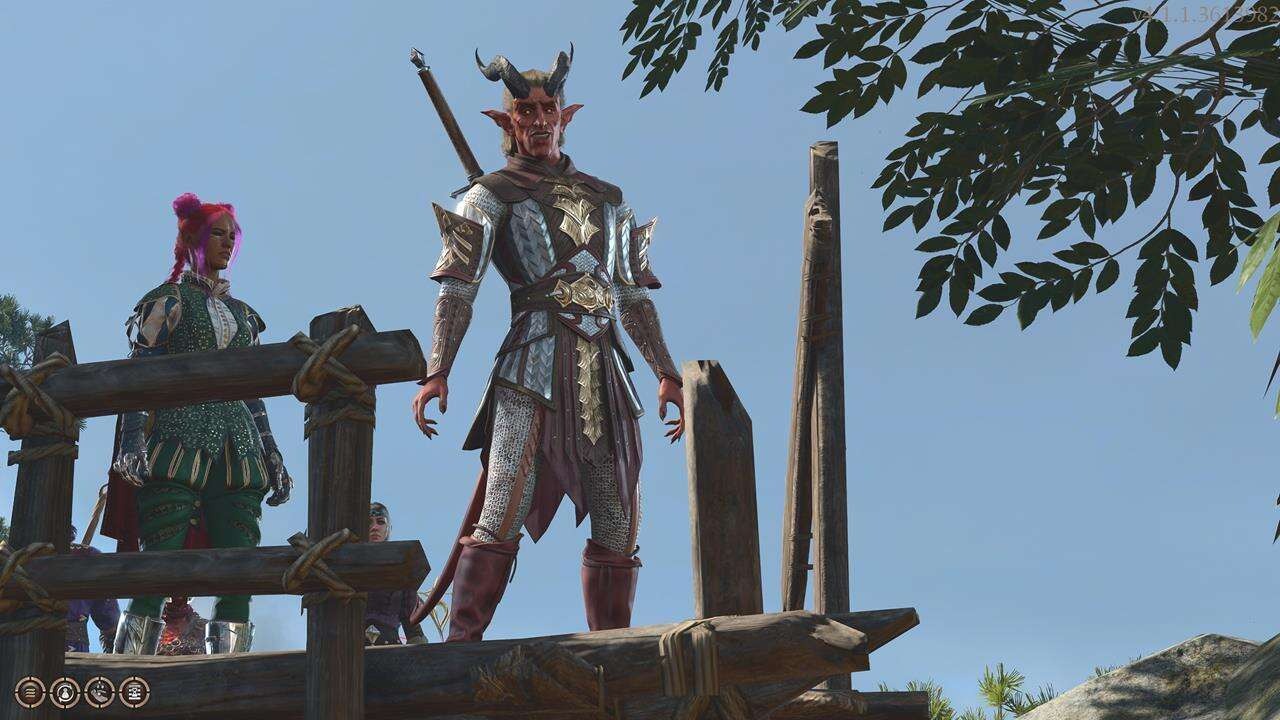Open the trade and barter icon
This screenshot has width=1280, height=720.
[x=65, y=693]
